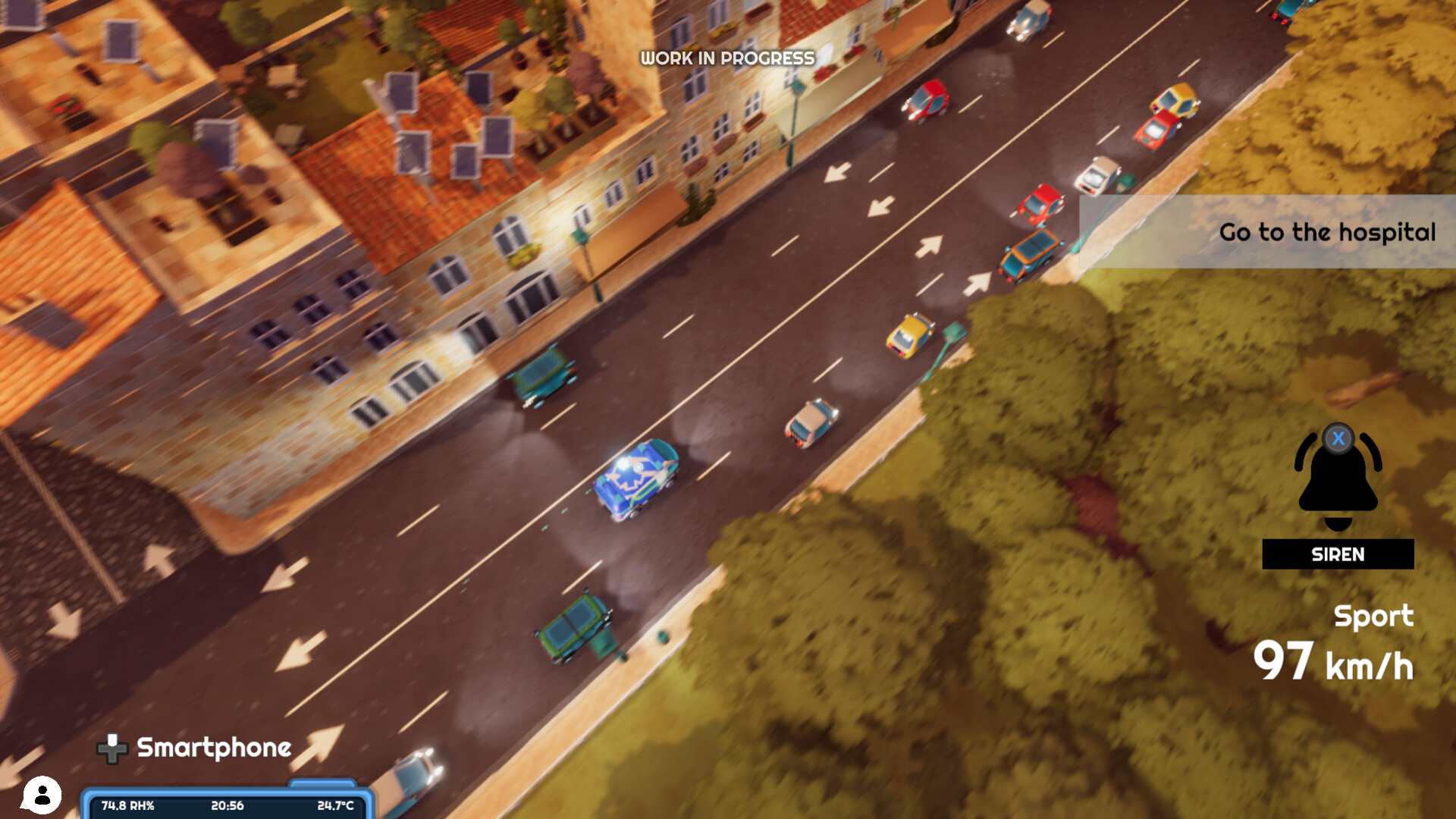
Task: Click the 24.7°C temperature reading
Action: click(337, 806)
